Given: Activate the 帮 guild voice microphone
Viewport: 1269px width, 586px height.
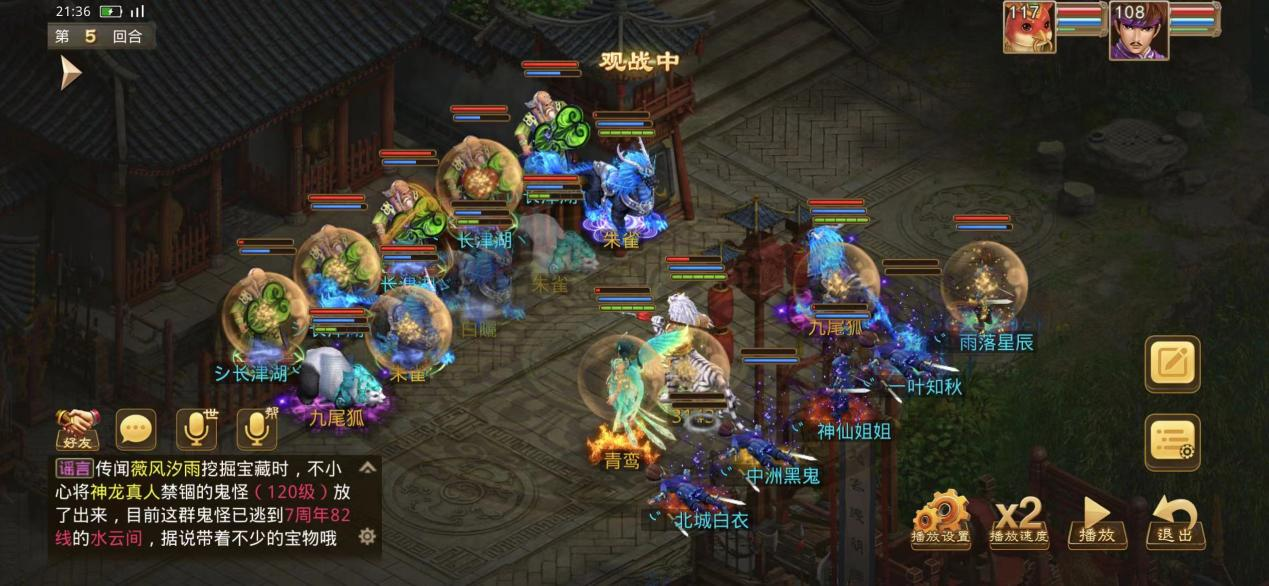Looking at the screenshot, I should (x=256, y=430).
